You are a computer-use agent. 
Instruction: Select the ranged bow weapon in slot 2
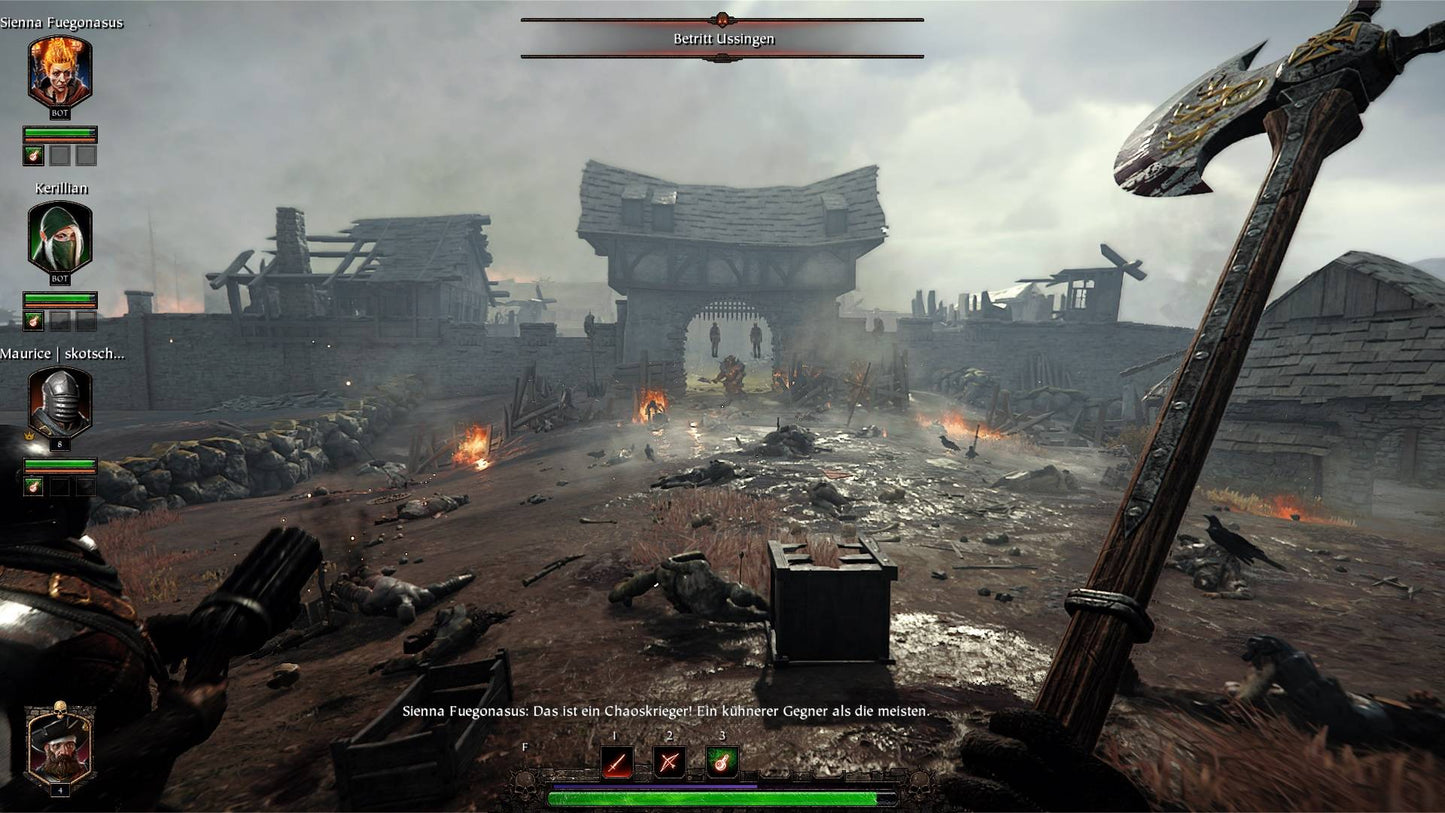click(668, 762)
